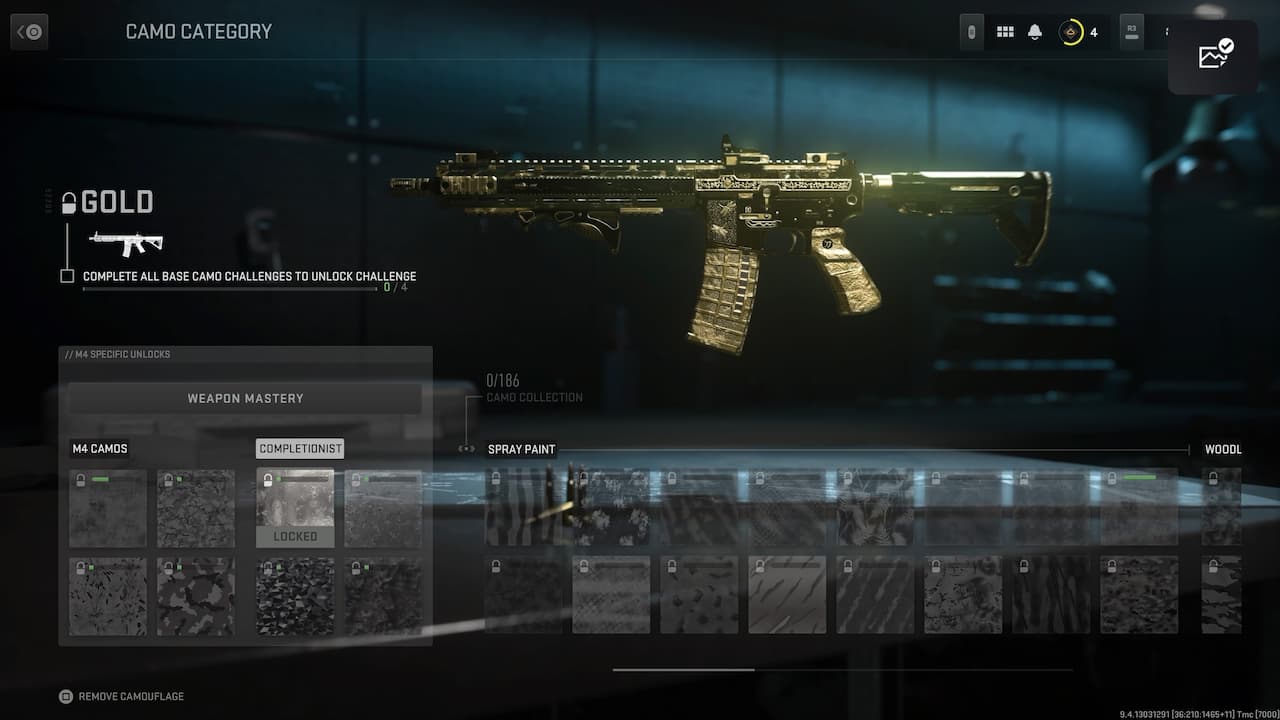Viewport: 1280px width, 720px height.
Task: Open the top-right chart overlay button
Action: coord(1213,57)
